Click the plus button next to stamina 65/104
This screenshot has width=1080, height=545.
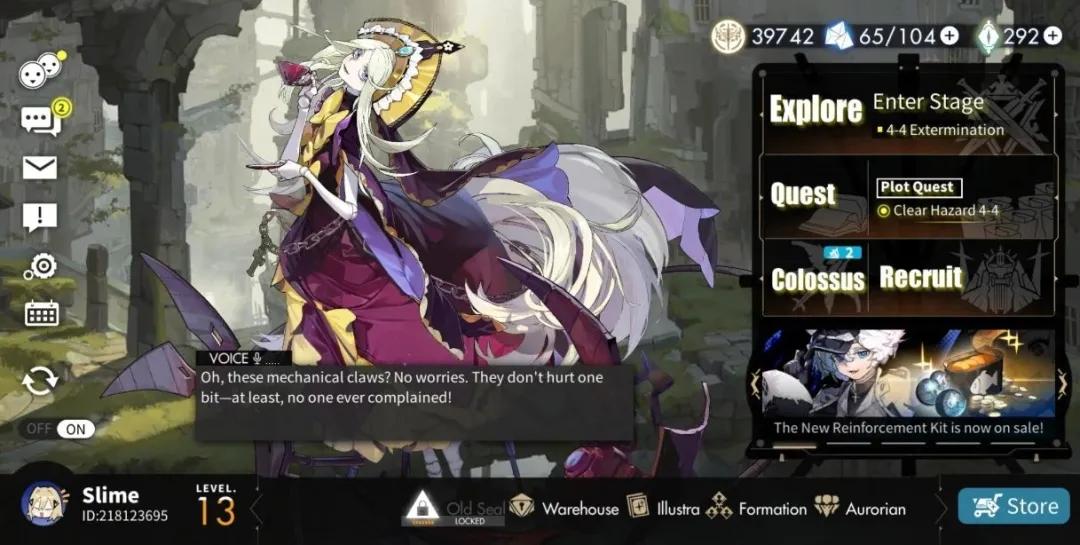coord(949,36)
